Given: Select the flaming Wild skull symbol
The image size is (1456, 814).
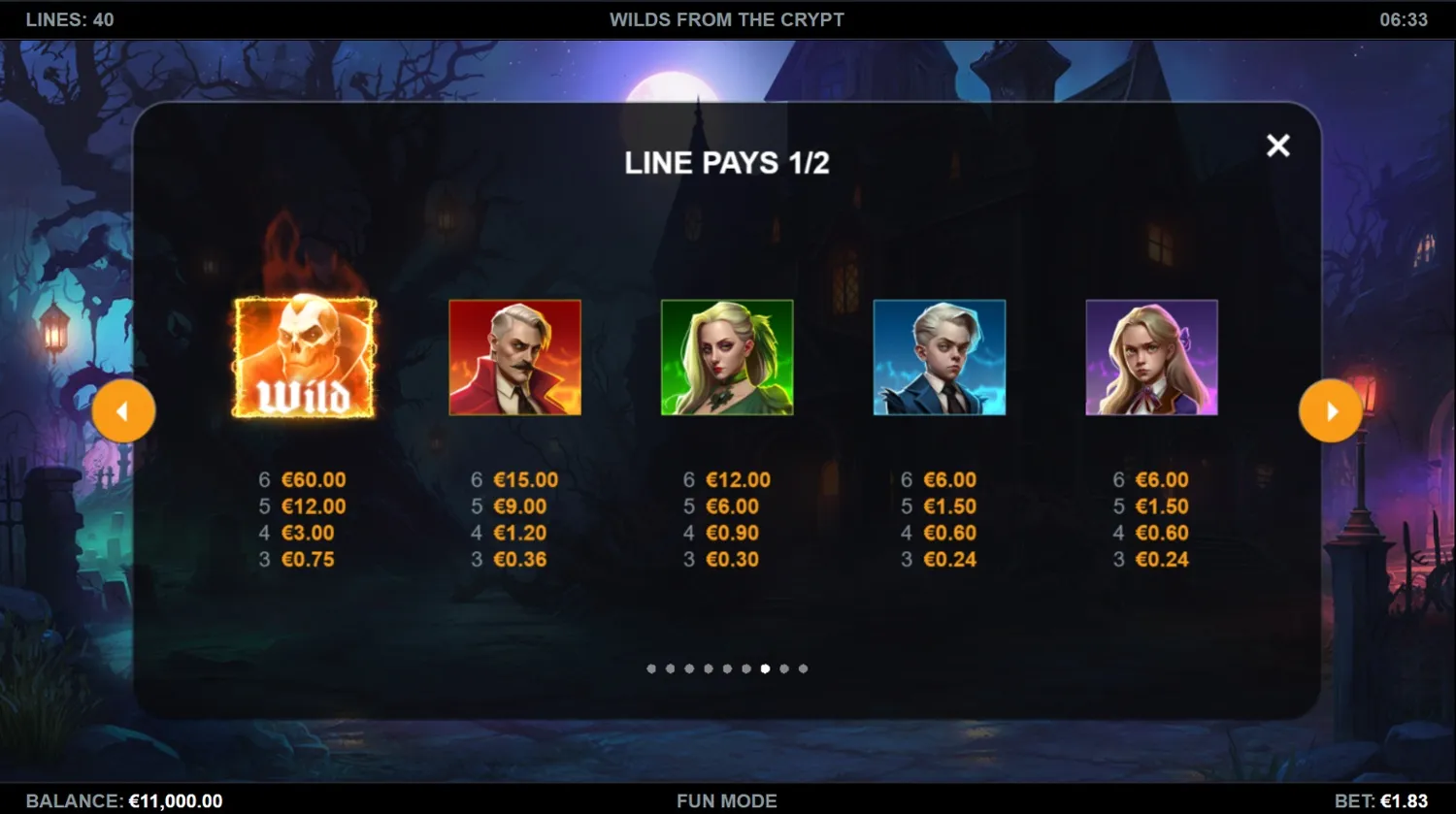Looking at the screenshot, I should 302,358.
